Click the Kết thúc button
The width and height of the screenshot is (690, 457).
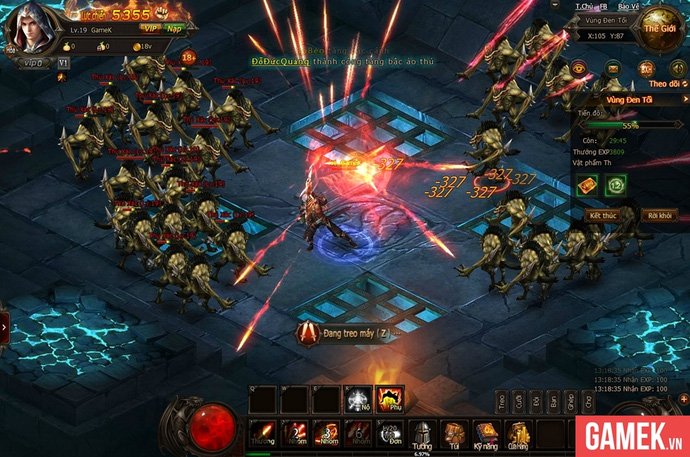[x=603, y=215]
